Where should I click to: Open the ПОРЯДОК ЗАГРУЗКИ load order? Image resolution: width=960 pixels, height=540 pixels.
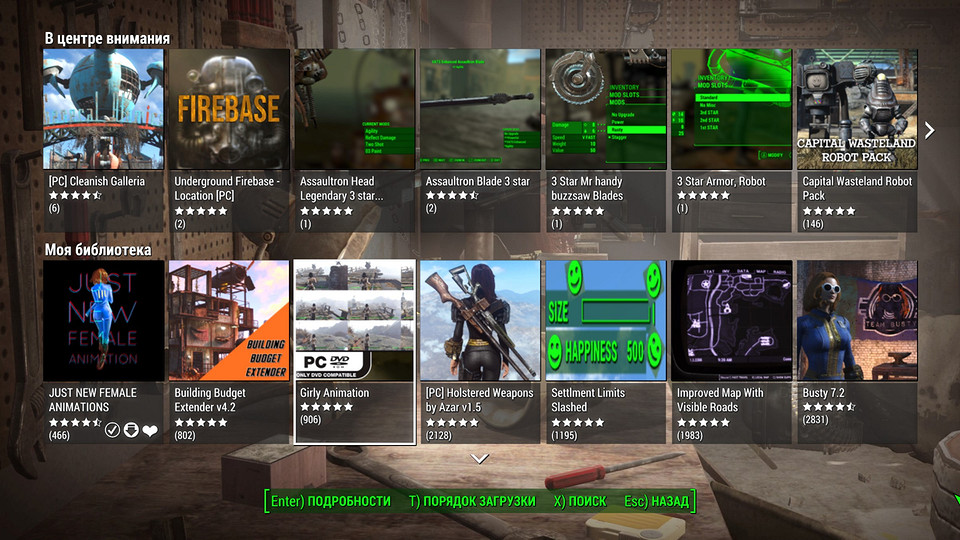pyautogui.click(x=472, y=501)
